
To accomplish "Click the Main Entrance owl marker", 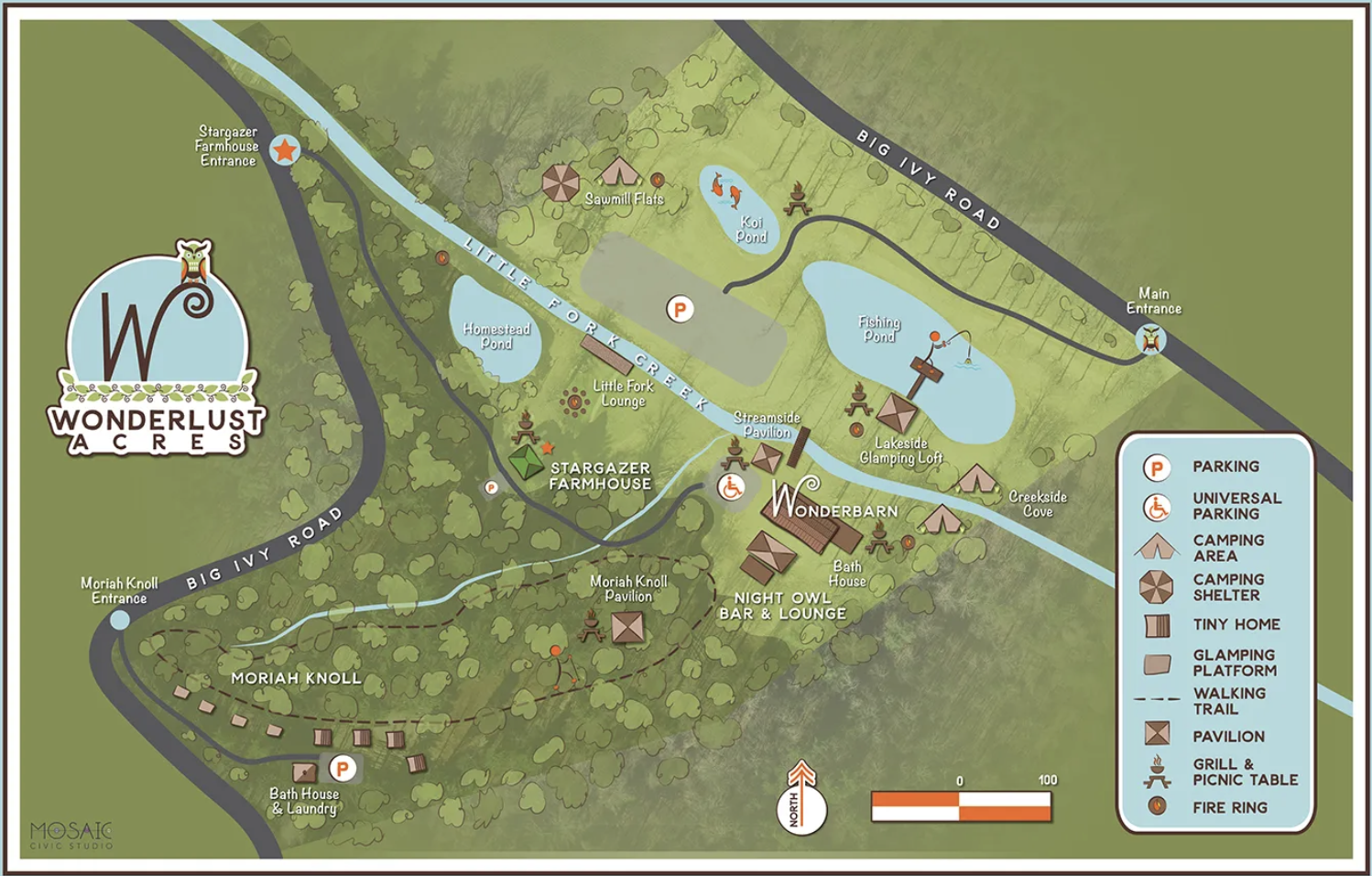I will tap(1150, 341).
